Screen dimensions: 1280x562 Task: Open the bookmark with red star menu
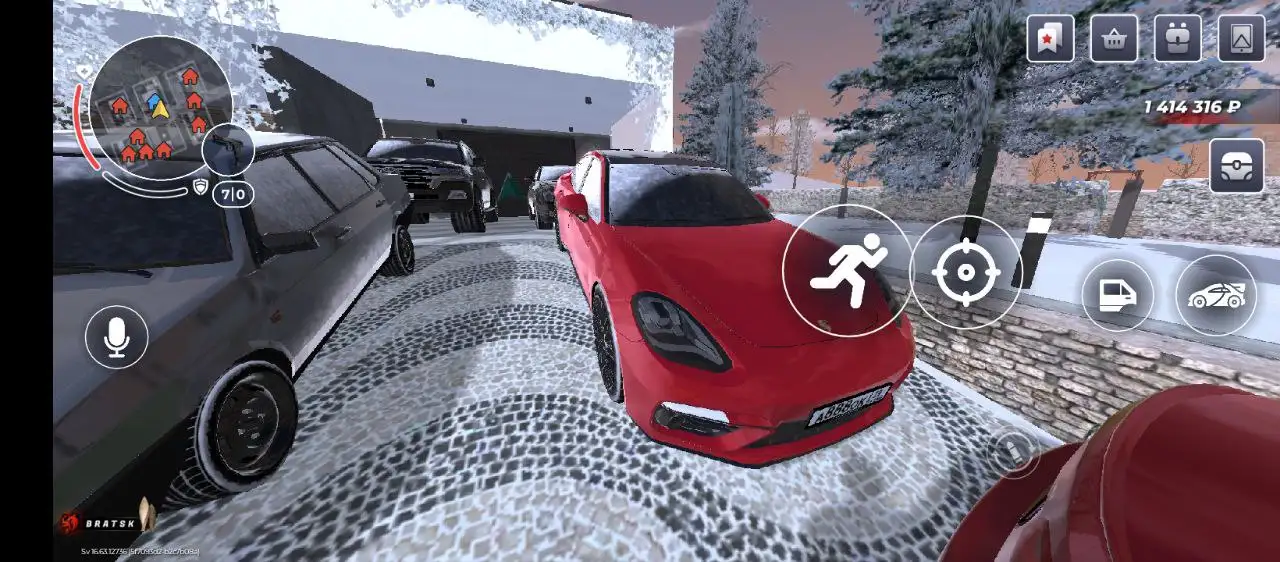tap(1050, 39)
